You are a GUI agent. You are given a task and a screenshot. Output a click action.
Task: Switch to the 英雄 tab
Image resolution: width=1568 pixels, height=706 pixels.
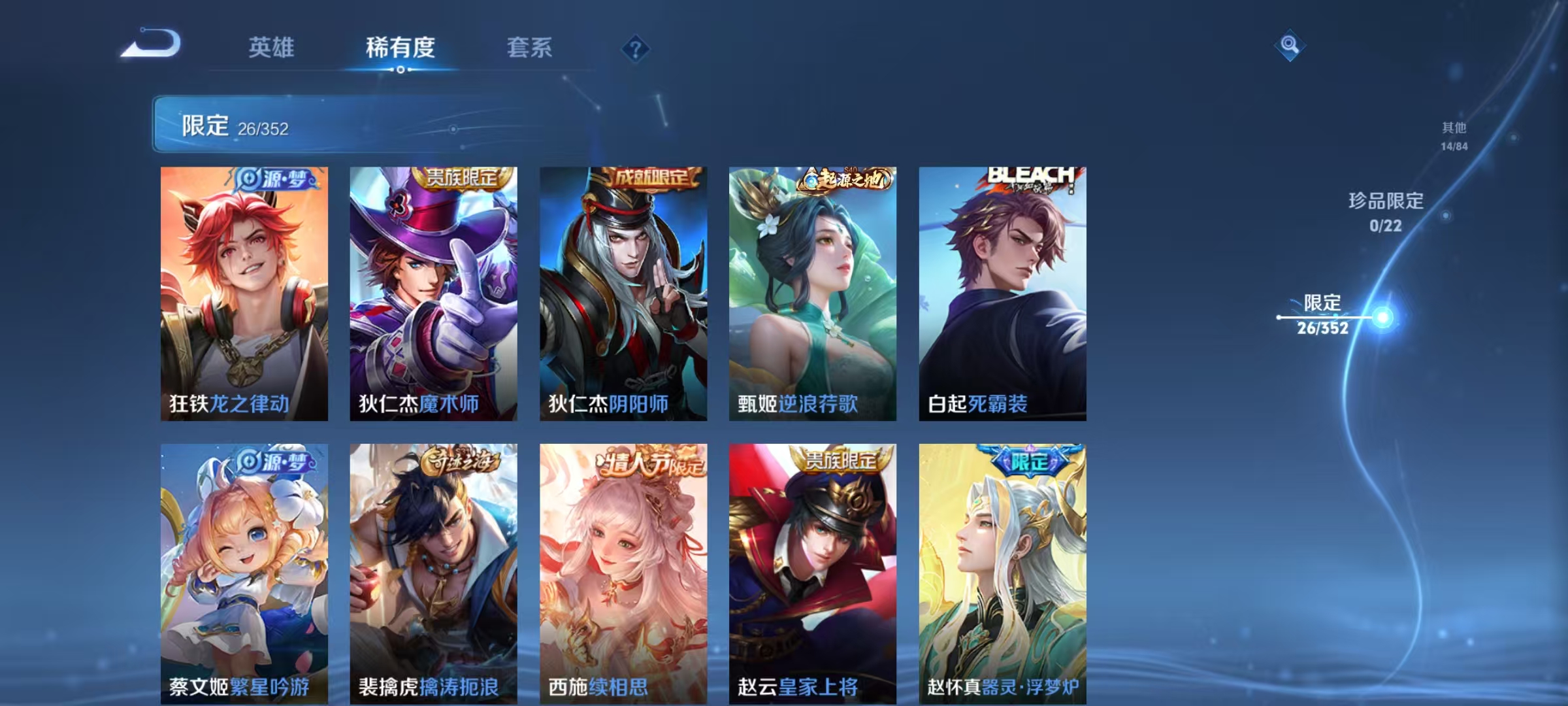click(271, 48)
